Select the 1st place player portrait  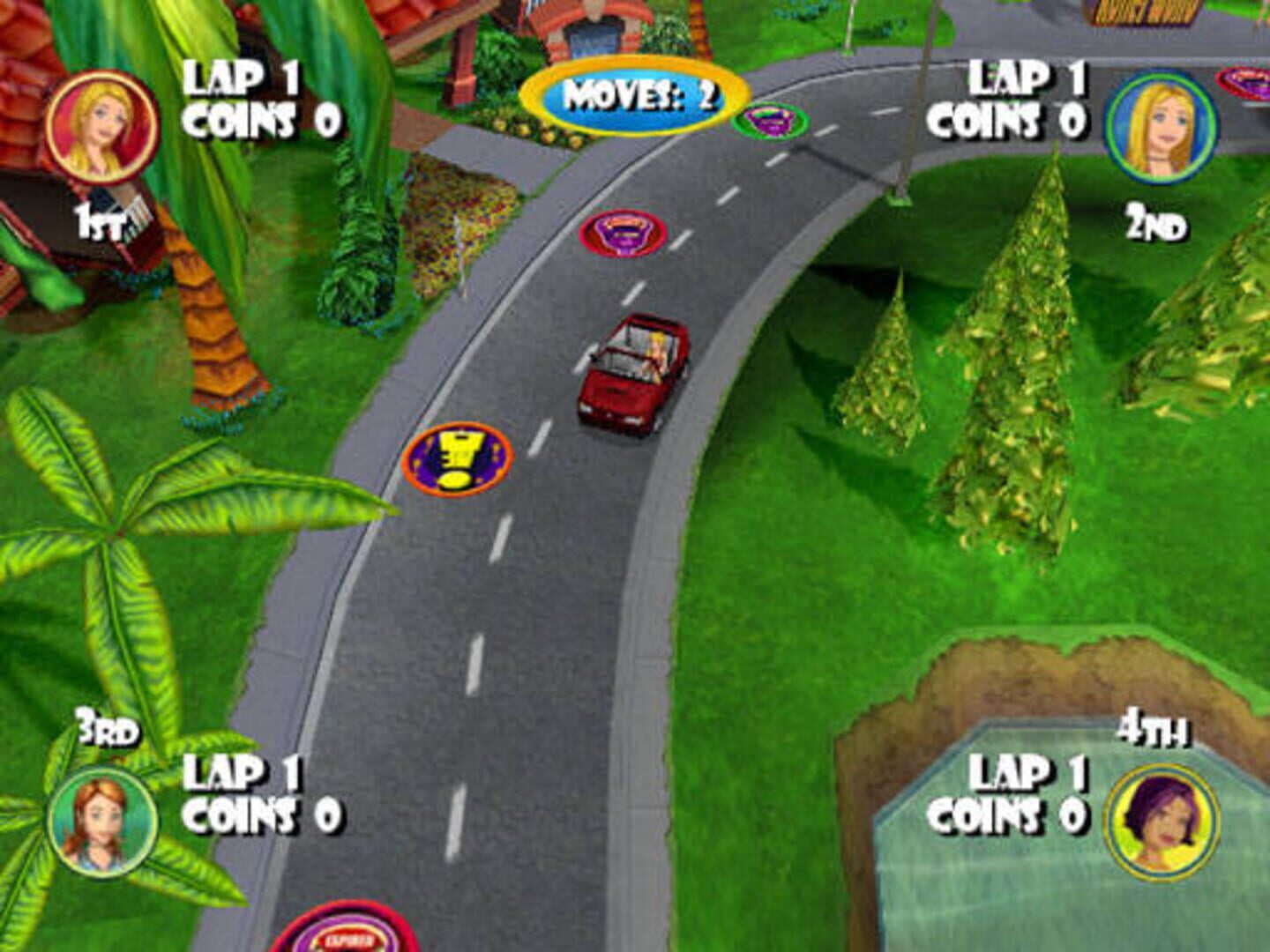[101, 125]
